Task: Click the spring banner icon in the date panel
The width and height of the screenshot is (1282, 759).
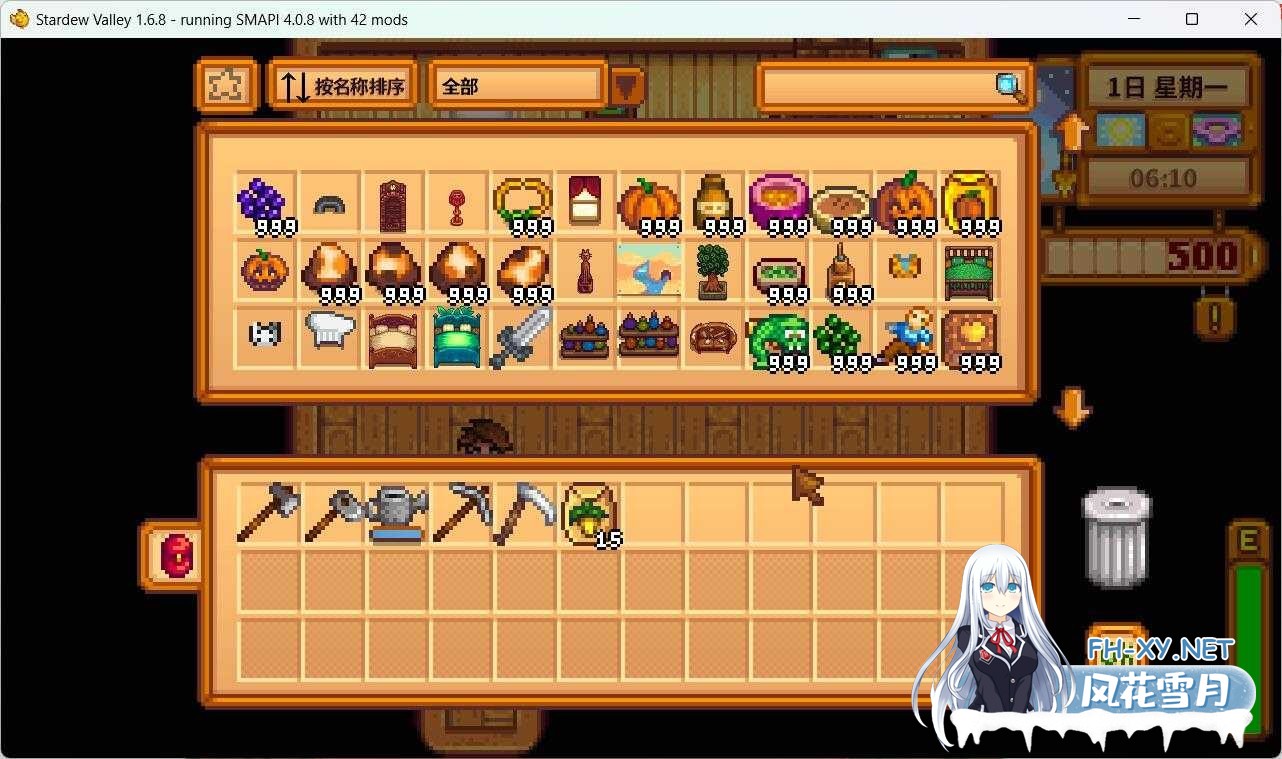Action: (x=1120, y=130)
